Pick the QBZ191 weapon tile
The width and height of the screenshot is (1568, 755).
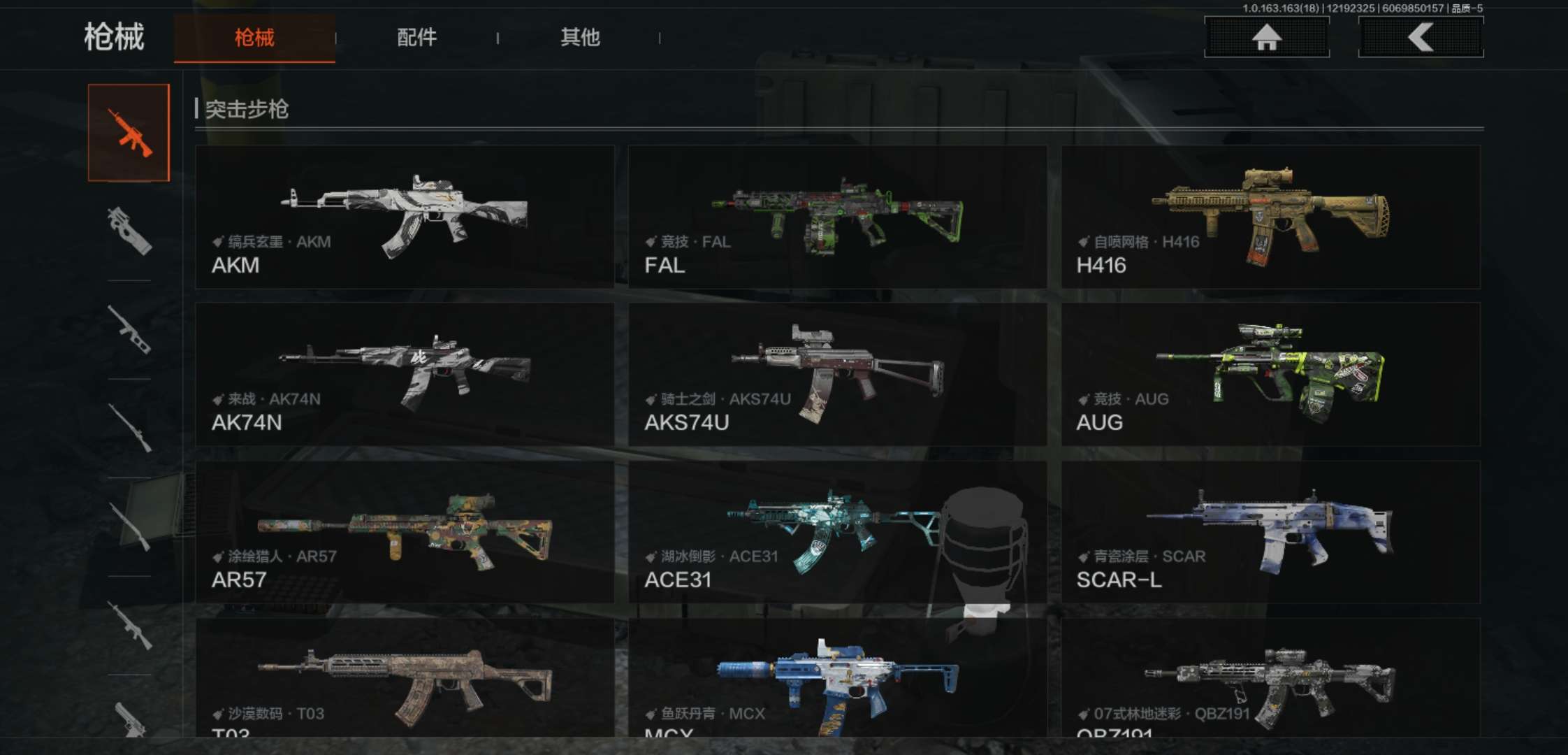click(1270, 678)
